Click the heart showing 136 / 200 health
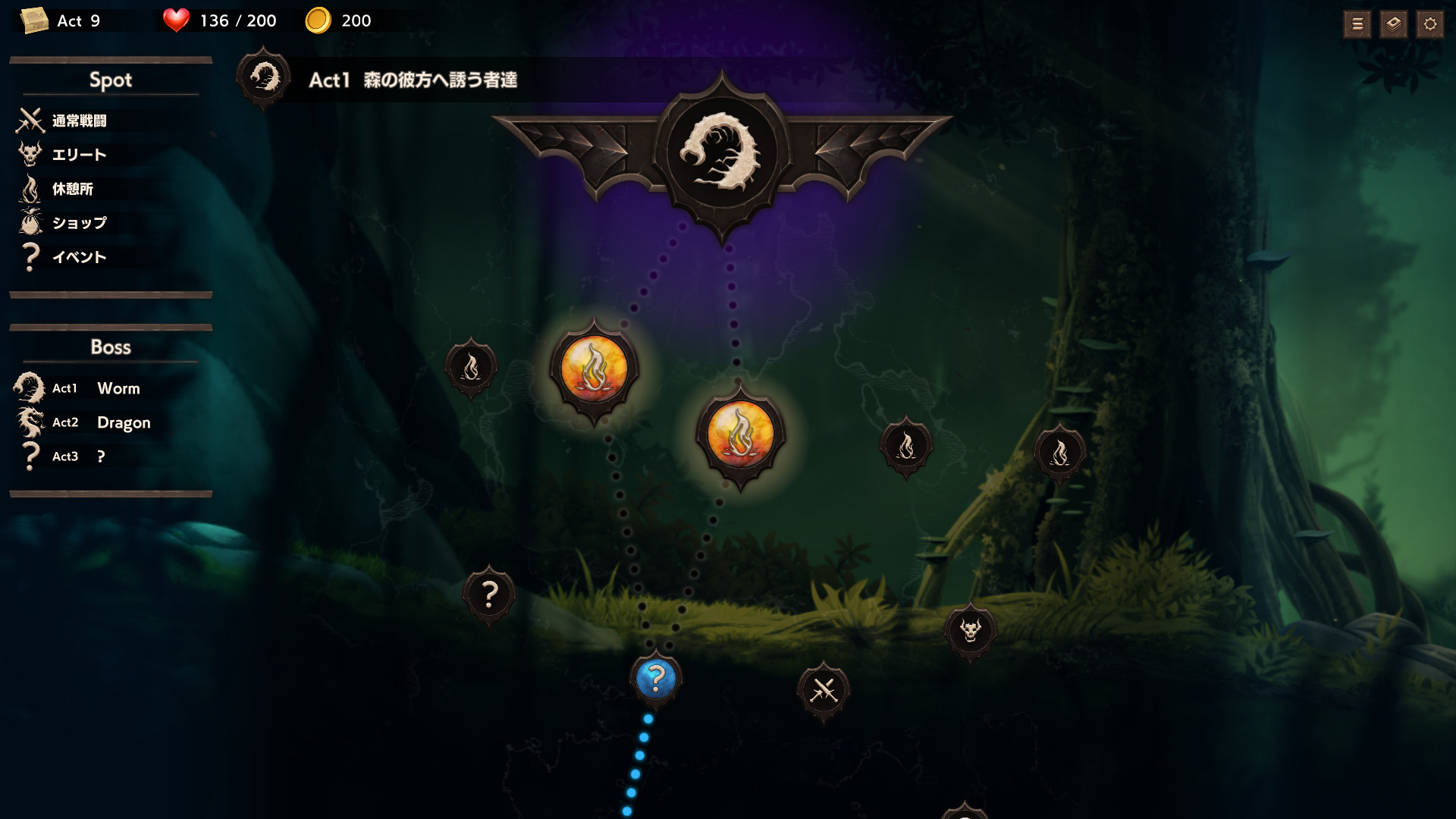 pos(175,20)
